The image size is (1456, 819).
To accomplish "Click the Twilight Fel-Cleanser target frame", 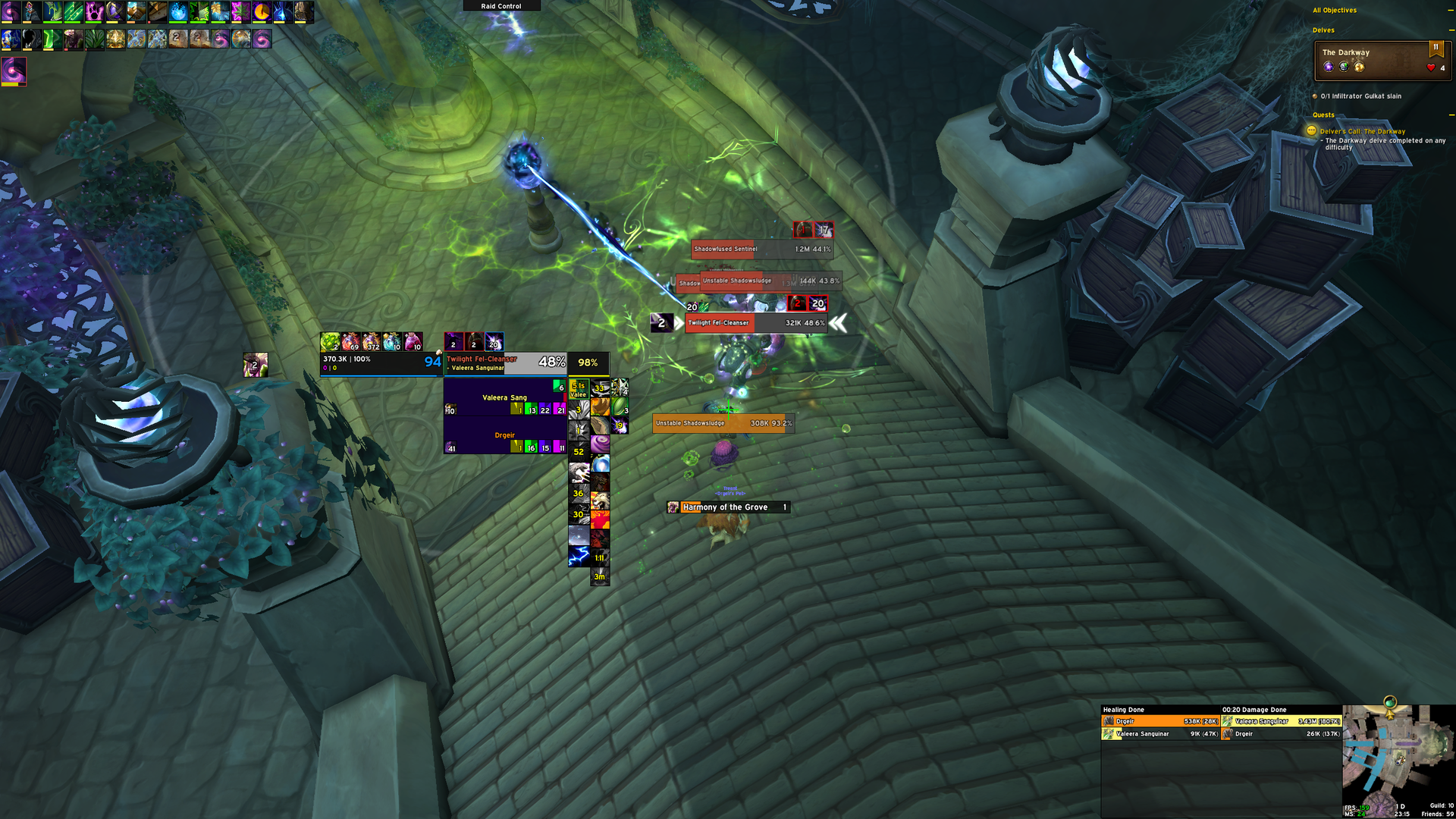I will click(x=505, y=363).
